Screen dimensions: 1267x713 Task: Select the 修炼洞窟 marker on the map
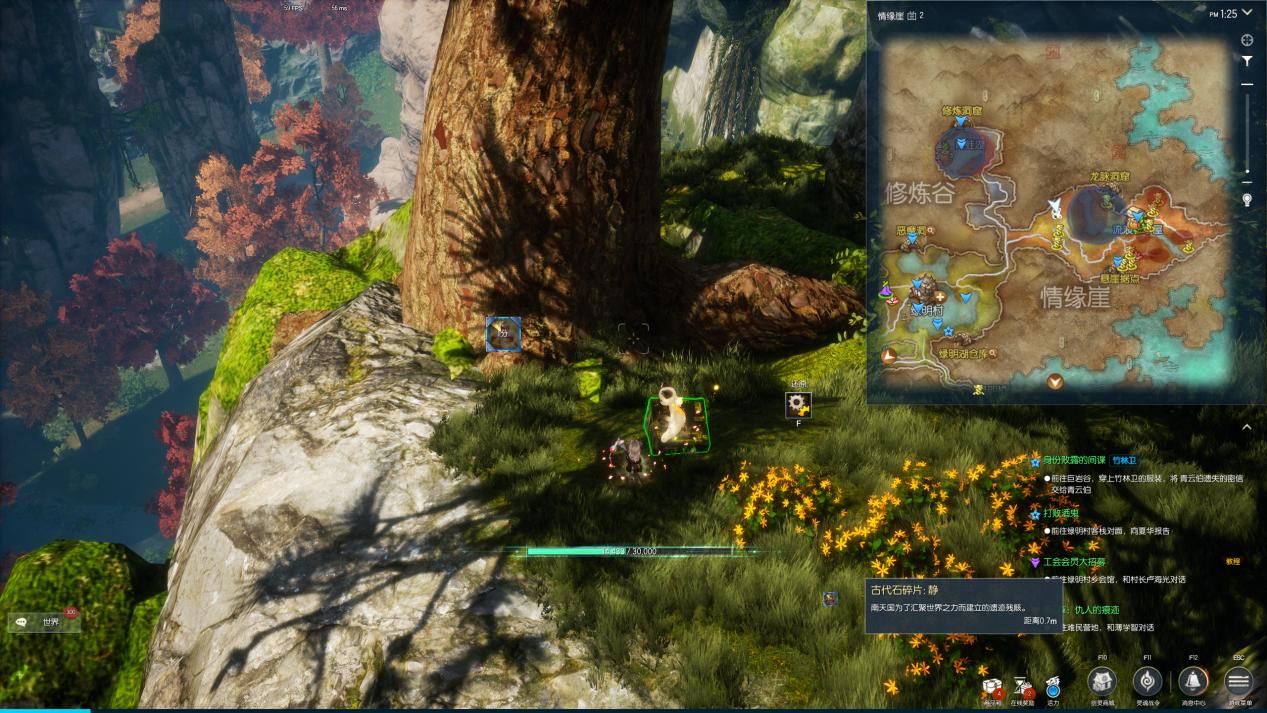point(960,122)
